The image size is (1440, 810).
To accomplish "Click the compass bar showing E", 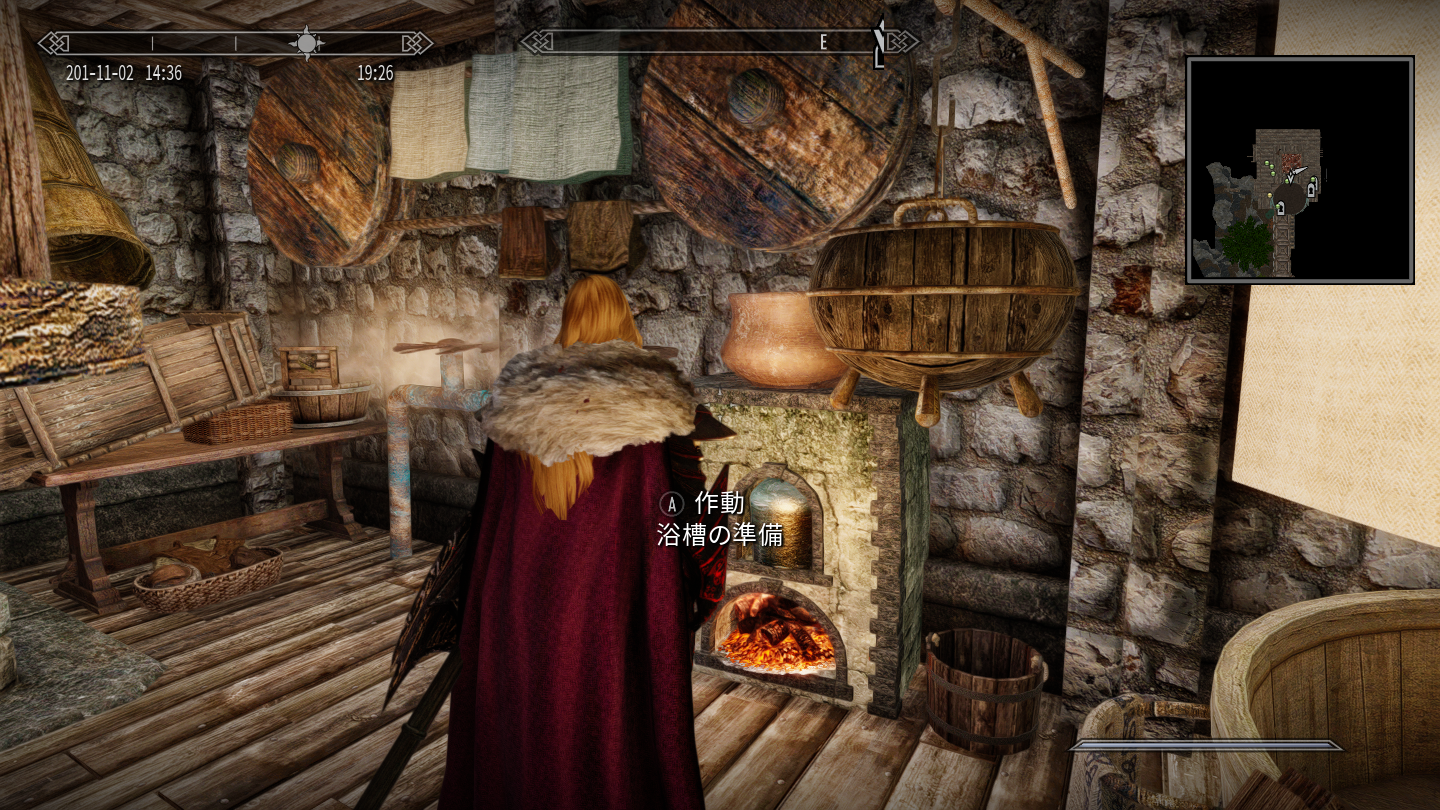I will pos(718,42).
